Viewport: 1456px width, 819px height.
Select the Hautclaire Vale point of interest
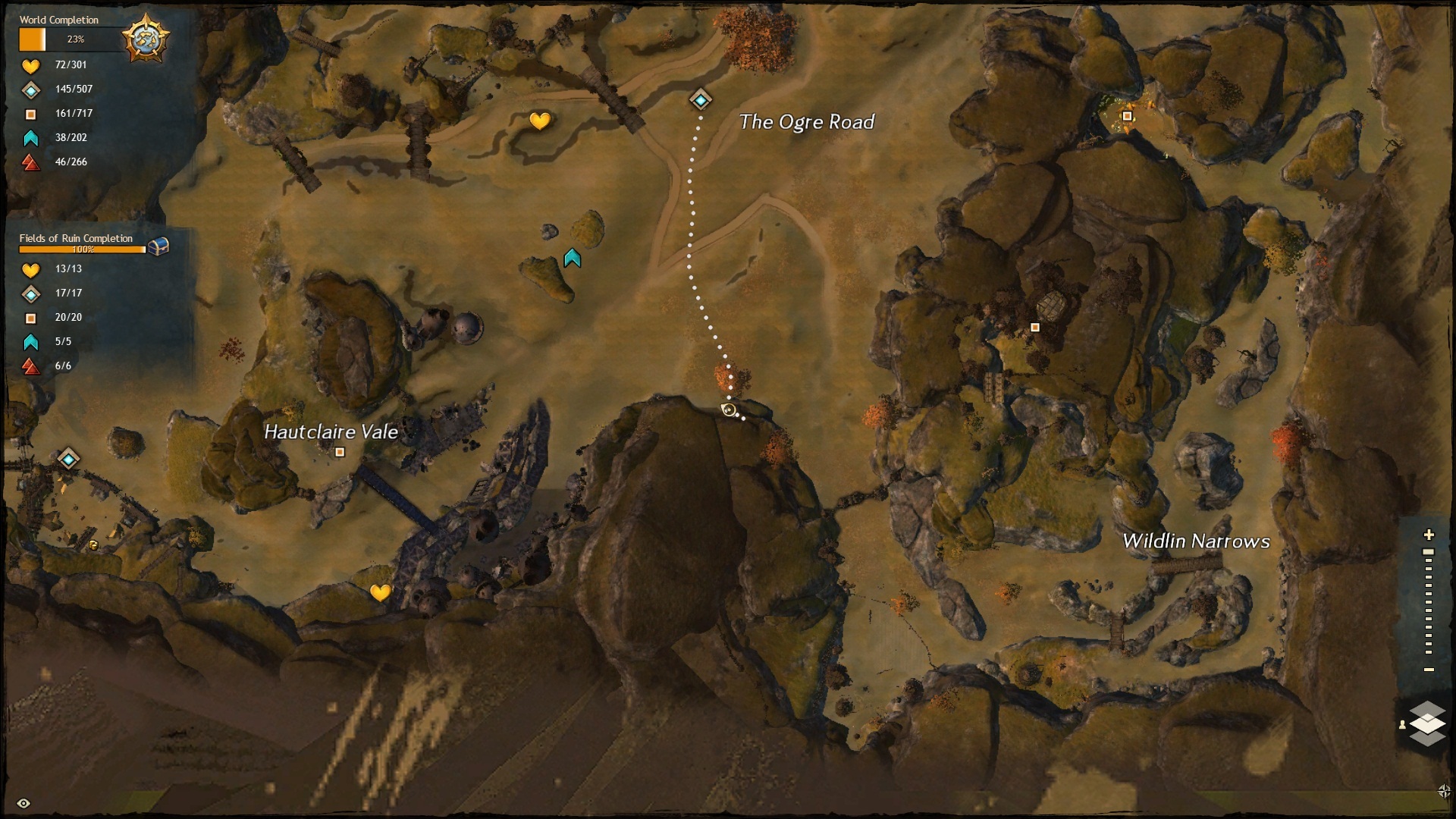(340, 452)
